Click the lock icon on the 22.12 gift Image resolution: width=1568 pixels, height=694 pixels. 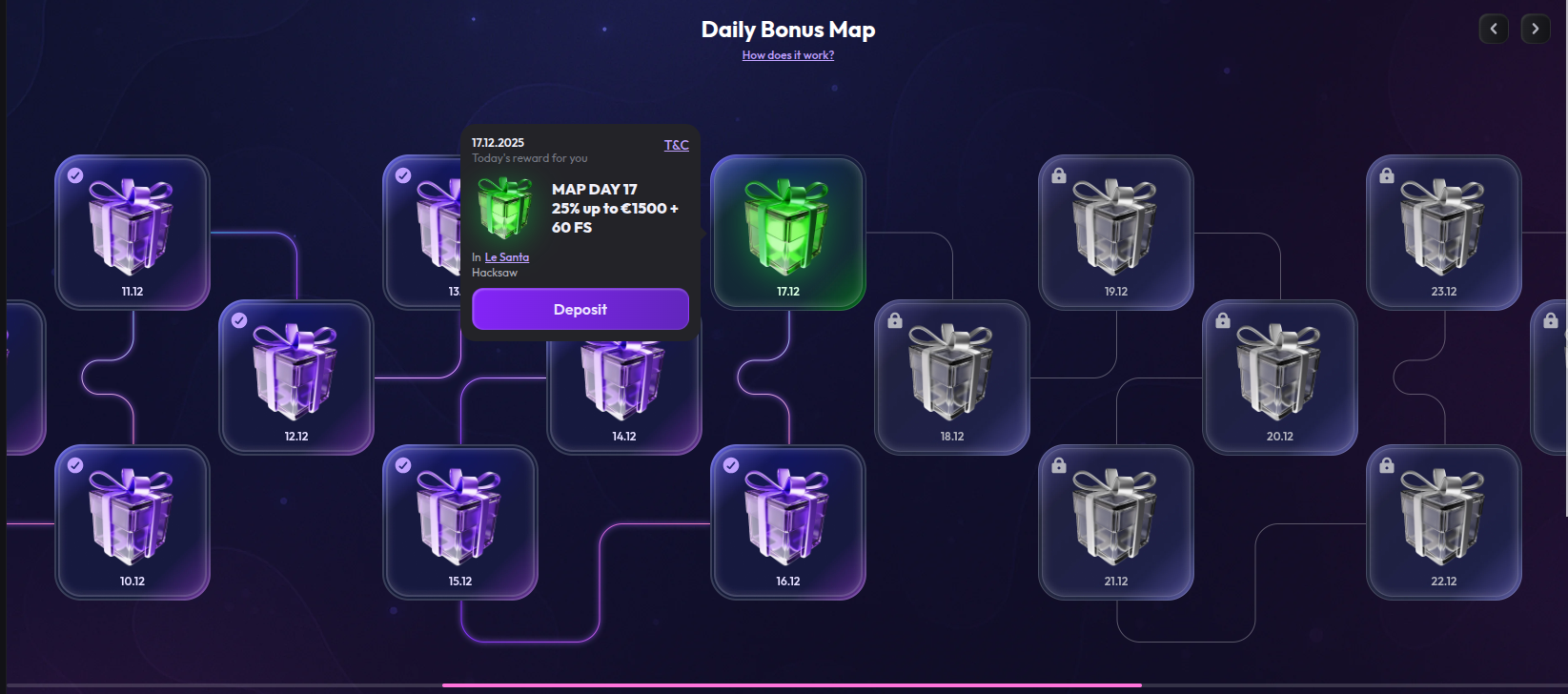[x=1386, y=464]
